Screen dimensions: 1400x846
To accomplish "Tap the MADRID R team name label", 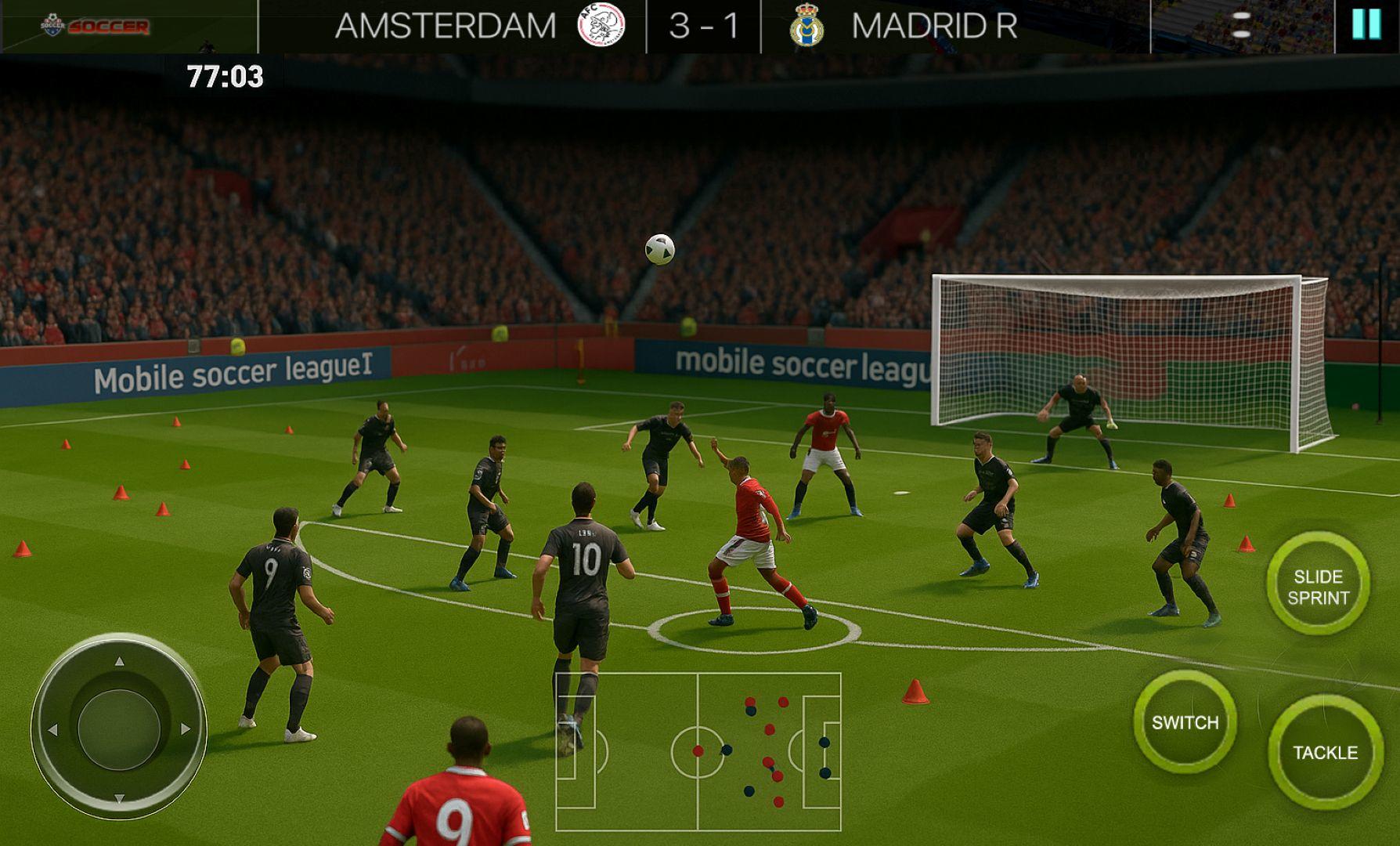I will click(x=933, y=25).
